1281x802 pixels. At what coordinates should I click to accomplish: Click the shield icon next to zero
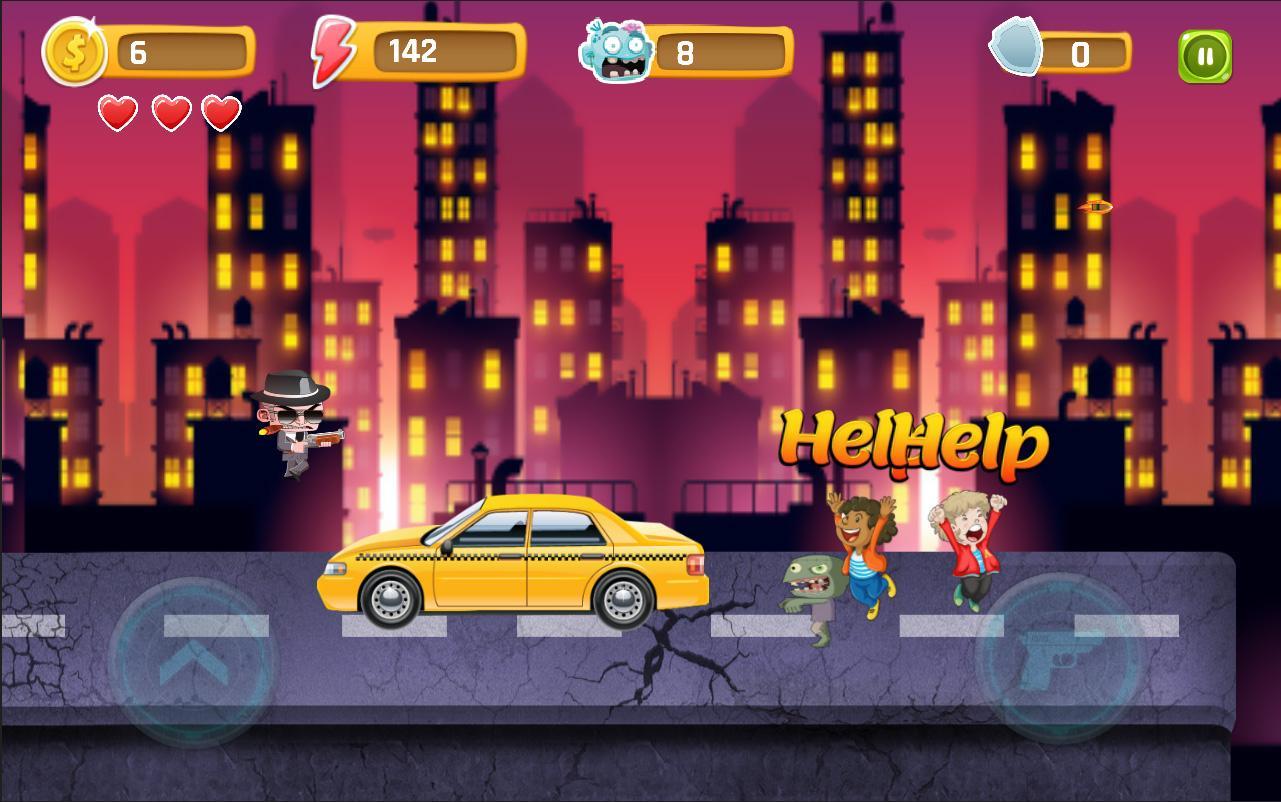coord(1017,50)
